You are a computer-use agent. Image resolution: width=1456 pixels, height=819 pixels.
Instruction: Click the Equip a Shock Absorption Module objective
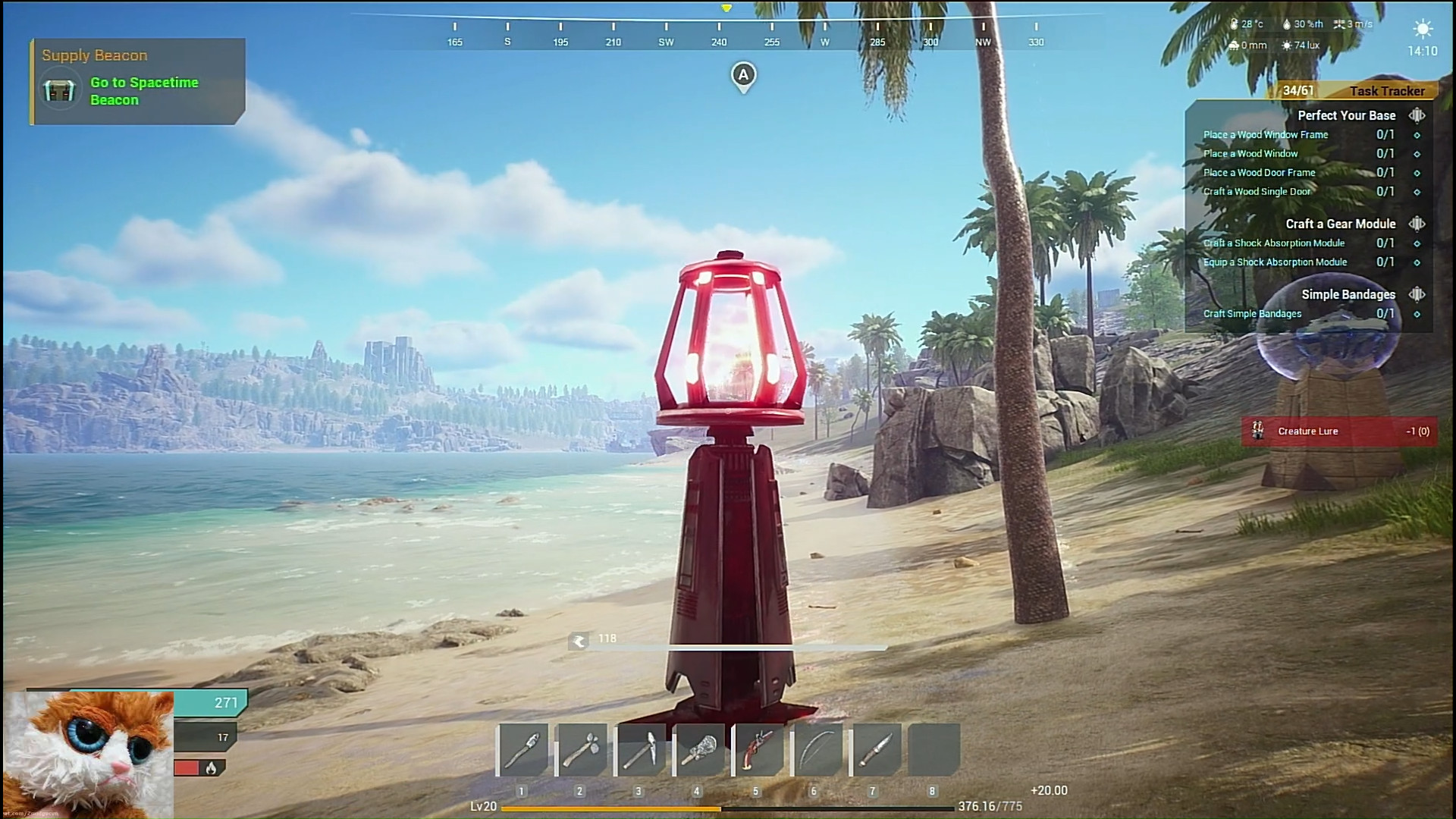(1275, 262)
